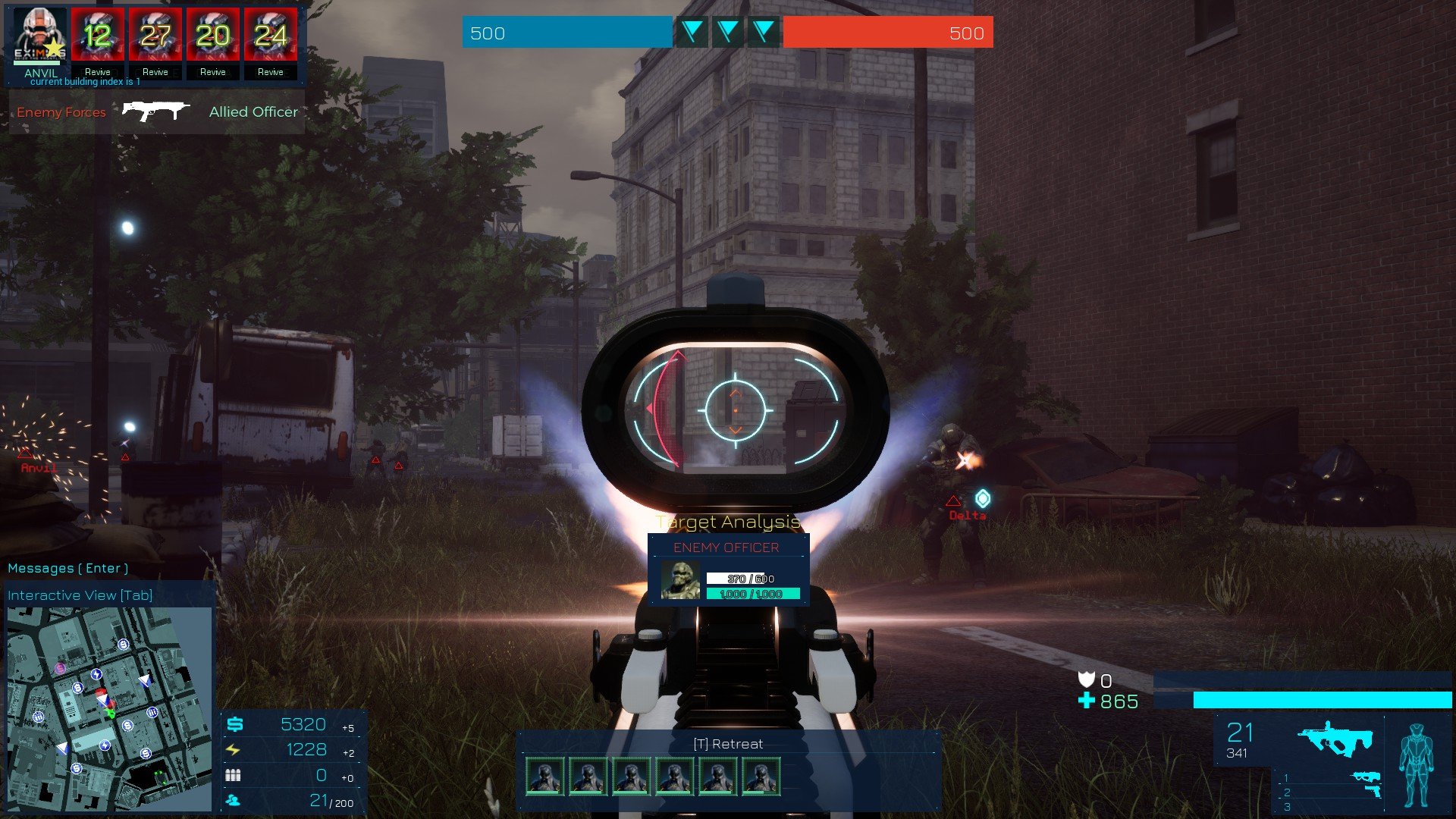Viewport: 1456px width, 819px height.
Task: Open the Messages chat box
Action: (x=67, y=568)
